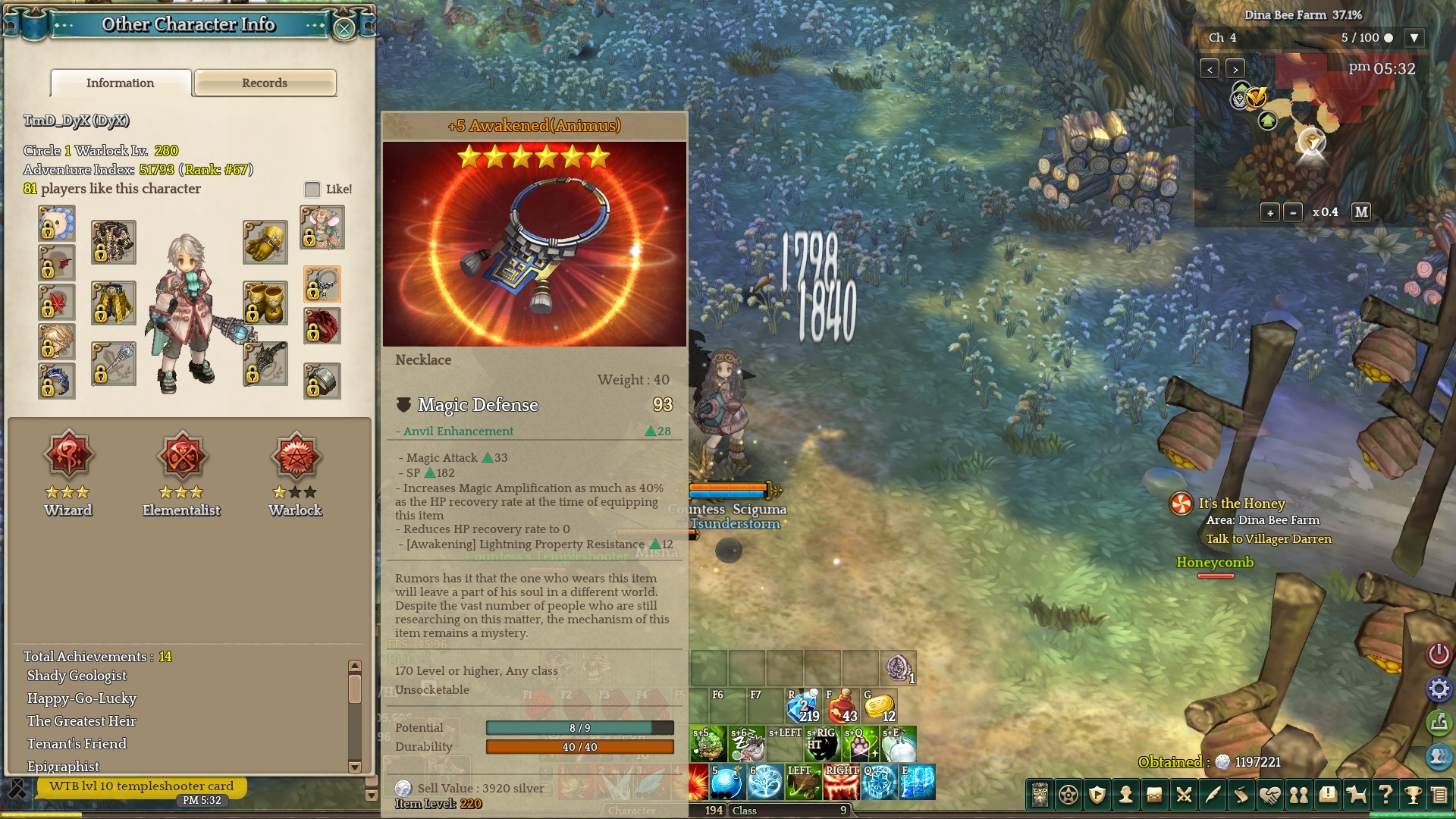Screen dimensions: 1456x819
Task: View the Warlock class emblem
Action: click(x=296, y=457)
